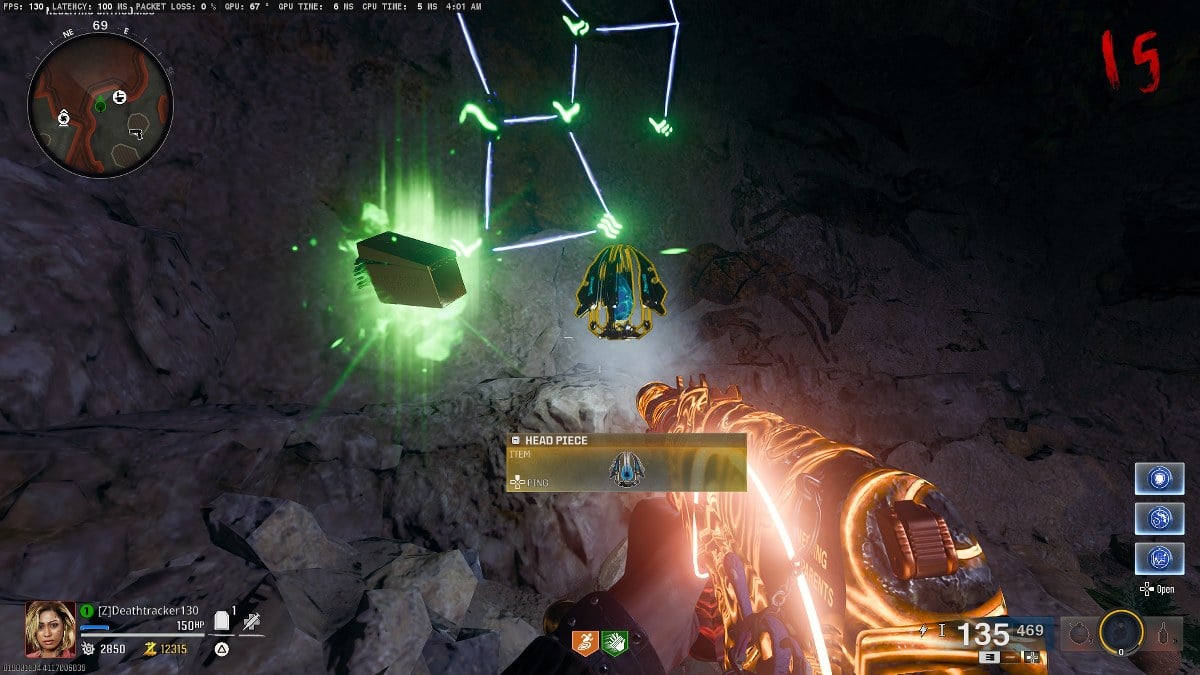The width and height of the screenshot is (1200, 675).
Task: Select the tactical grenade slot
Action: pyautogui.click(x=1077, y=633)
